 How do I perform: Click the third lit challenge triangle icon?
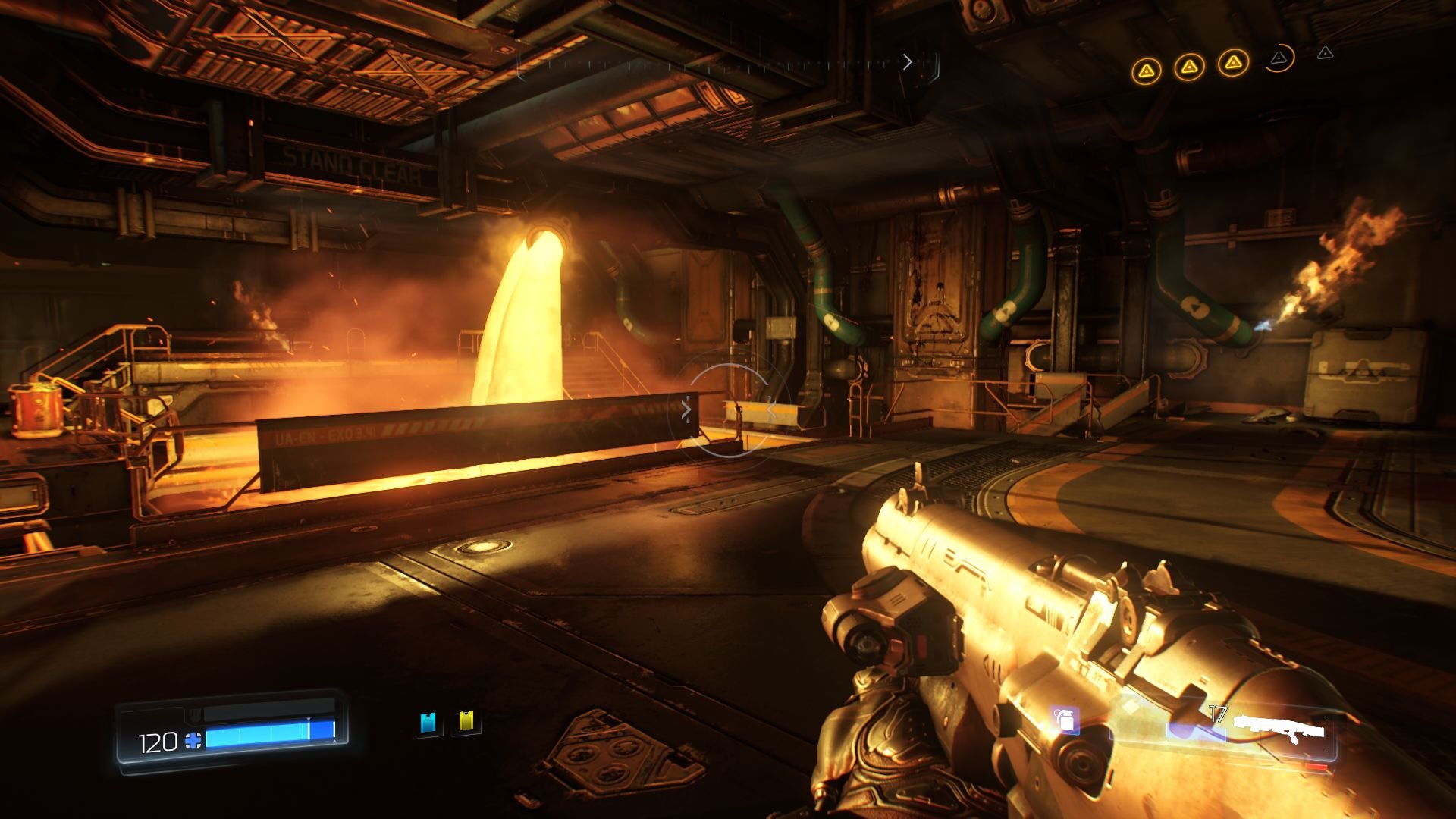1234,64
